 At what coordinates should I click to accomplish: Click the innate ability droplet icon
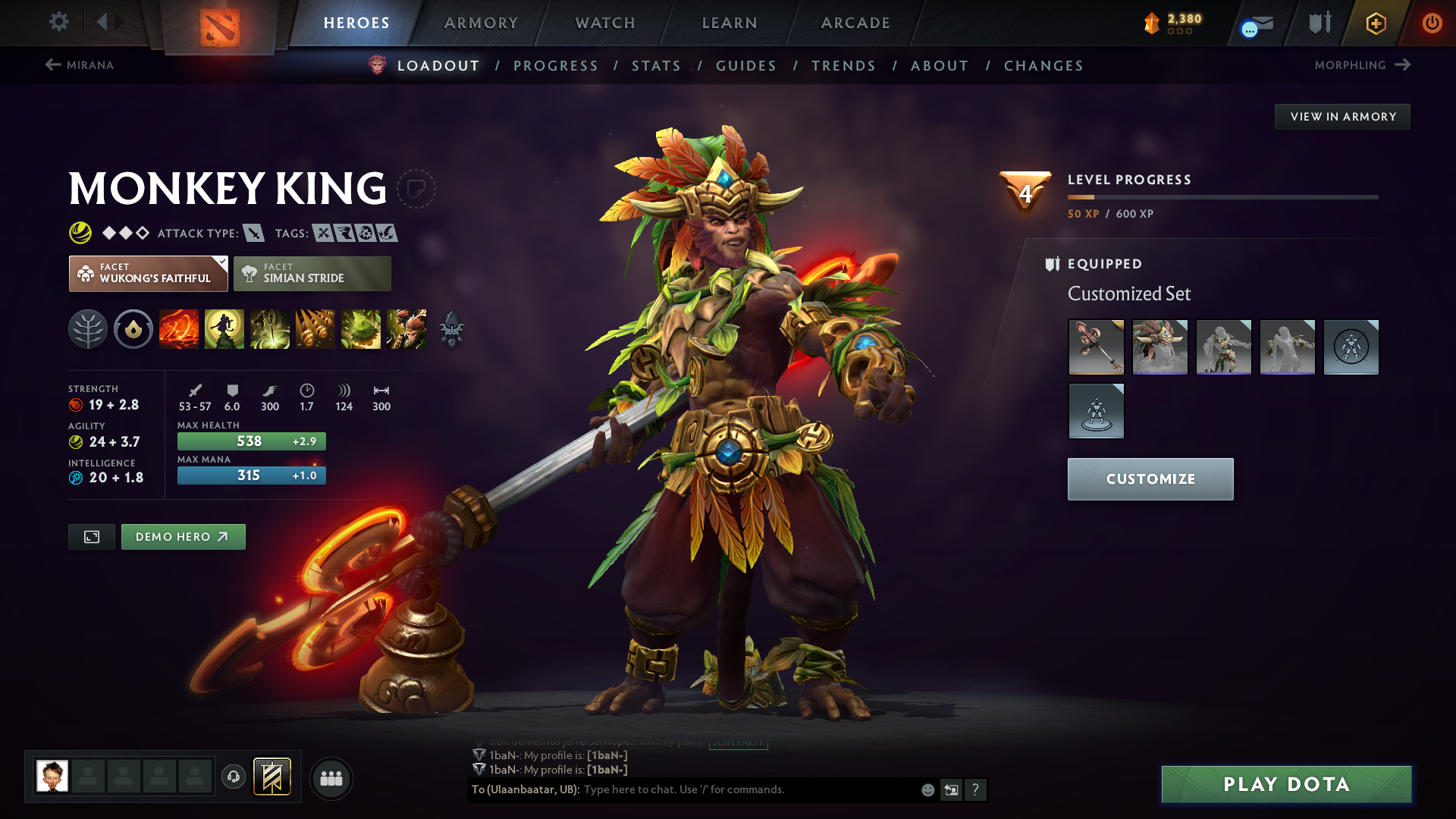133,329
